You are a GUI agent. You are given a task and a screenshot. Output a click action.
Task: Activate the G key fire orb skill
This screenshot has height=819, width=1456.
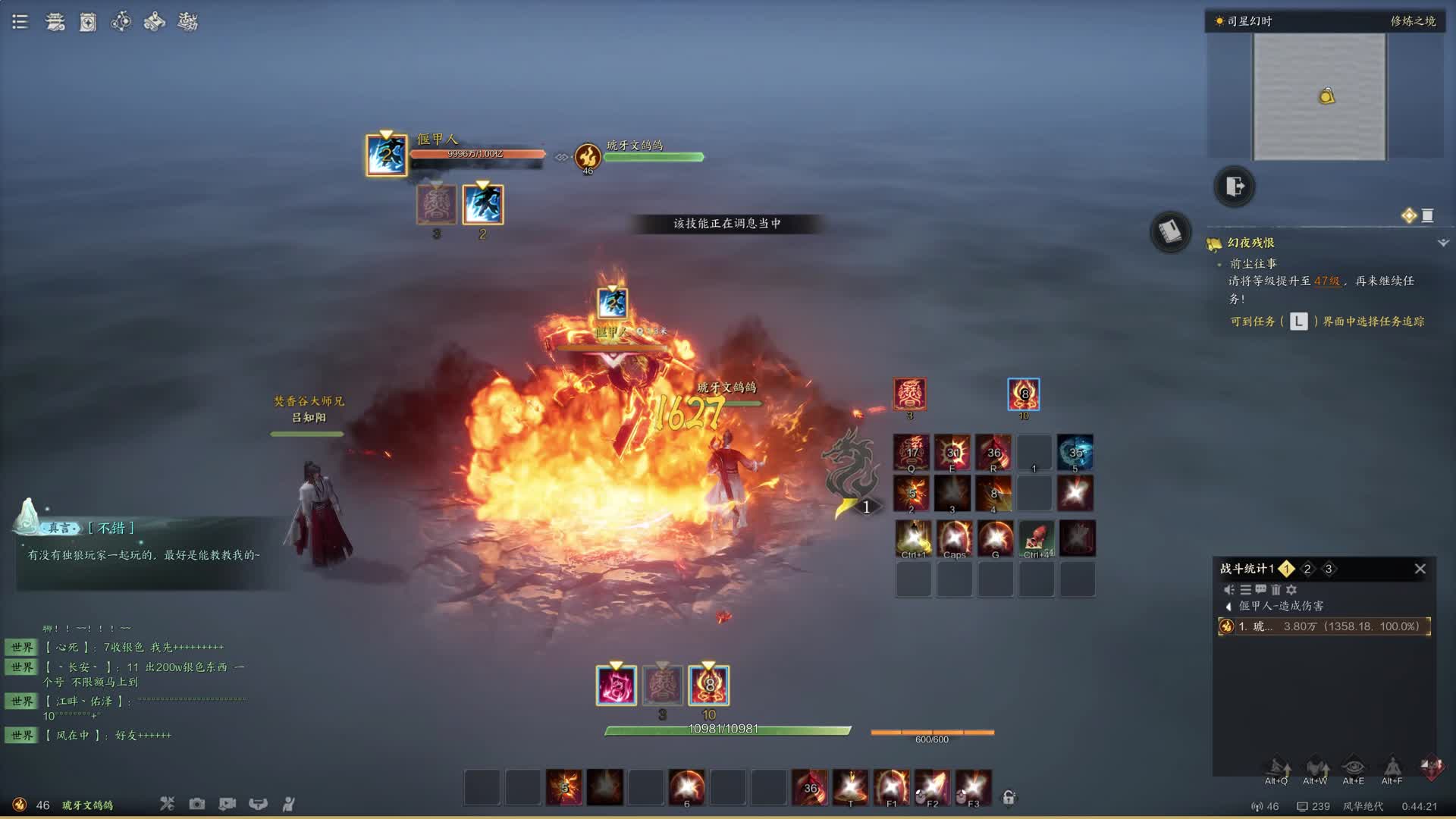995,538
